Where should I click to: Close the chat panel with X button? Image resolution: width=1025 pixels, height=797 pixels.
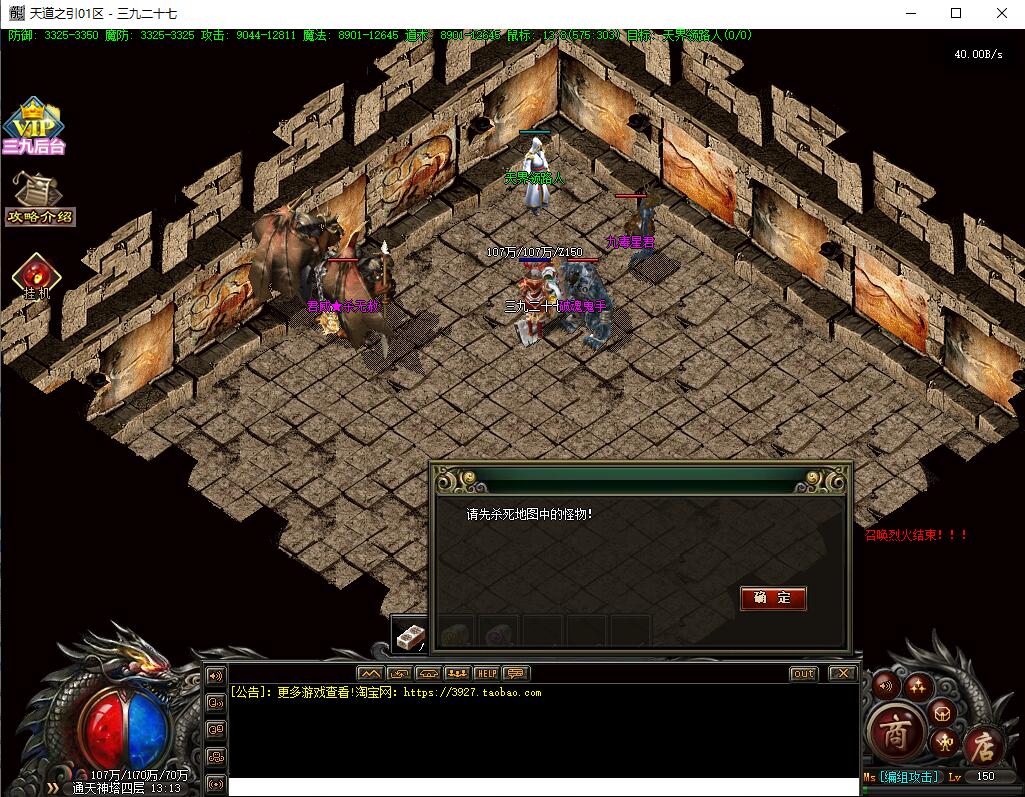843,674
